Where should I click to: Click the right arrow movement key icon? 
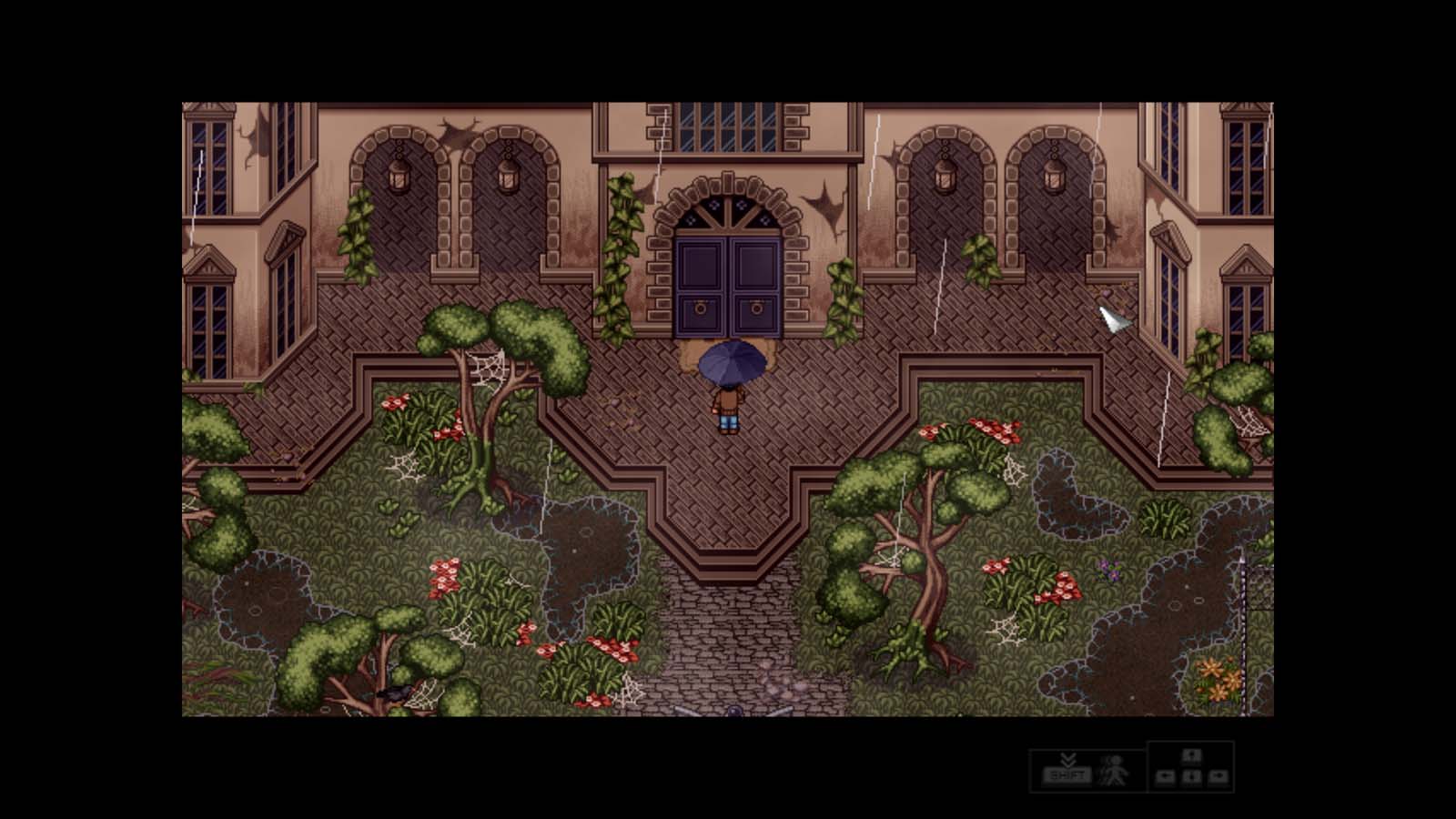[1218, 777]
